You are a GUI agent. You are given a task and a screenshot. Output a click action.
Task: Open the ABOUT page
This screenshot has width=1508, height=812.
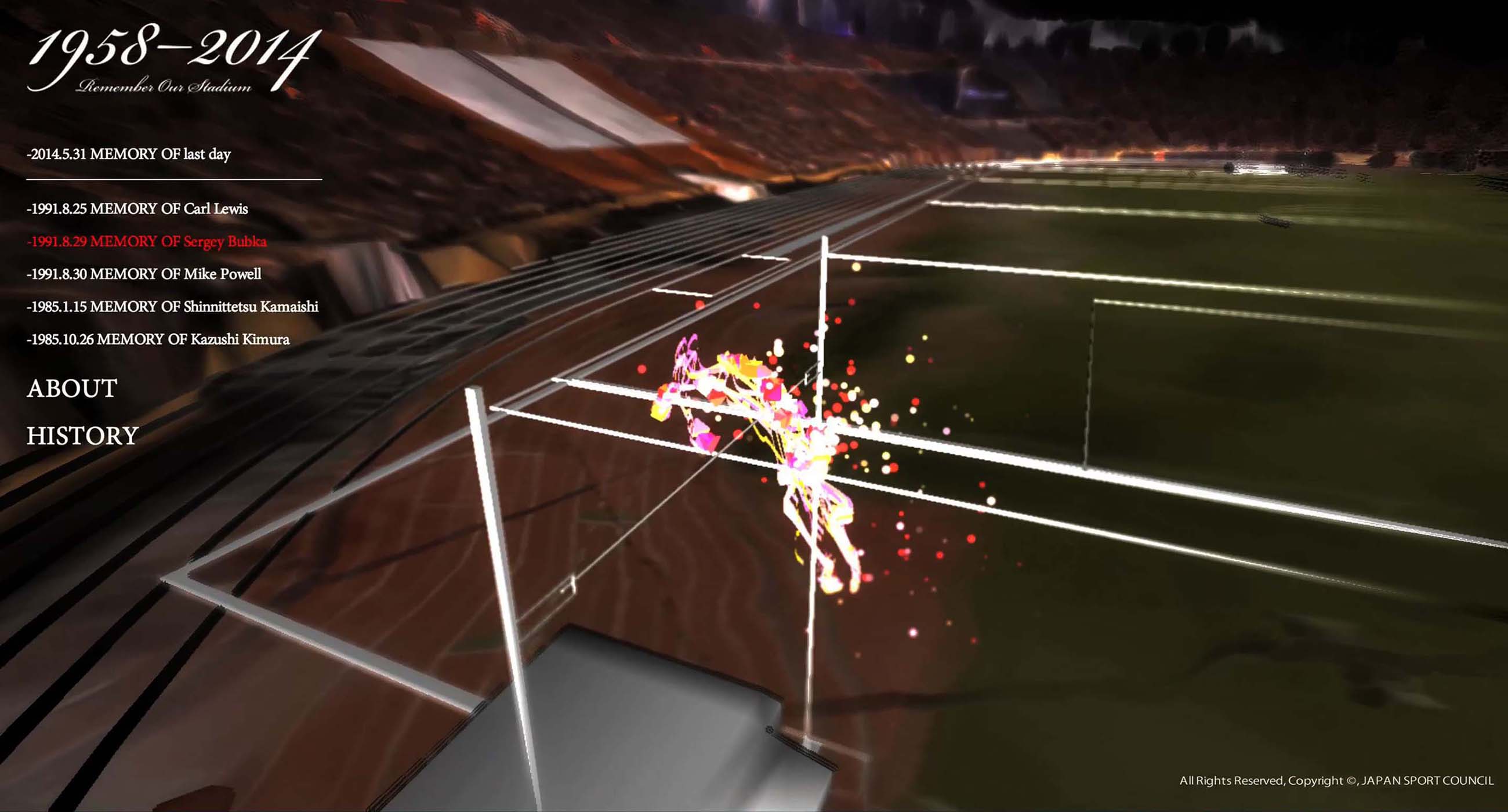coord(72,389)
